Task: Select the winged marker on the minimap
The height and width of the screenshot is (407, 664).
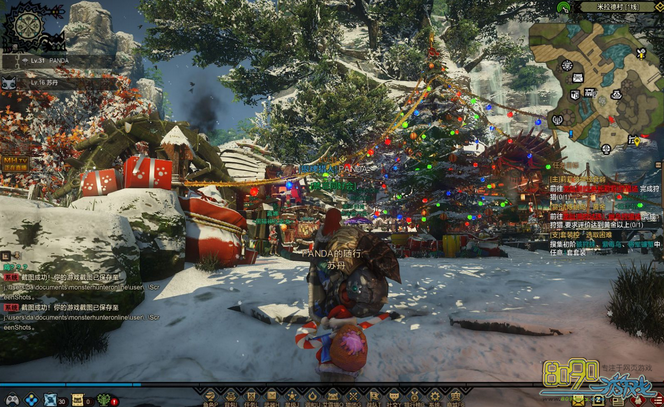Action: click(x=641, y=53)
